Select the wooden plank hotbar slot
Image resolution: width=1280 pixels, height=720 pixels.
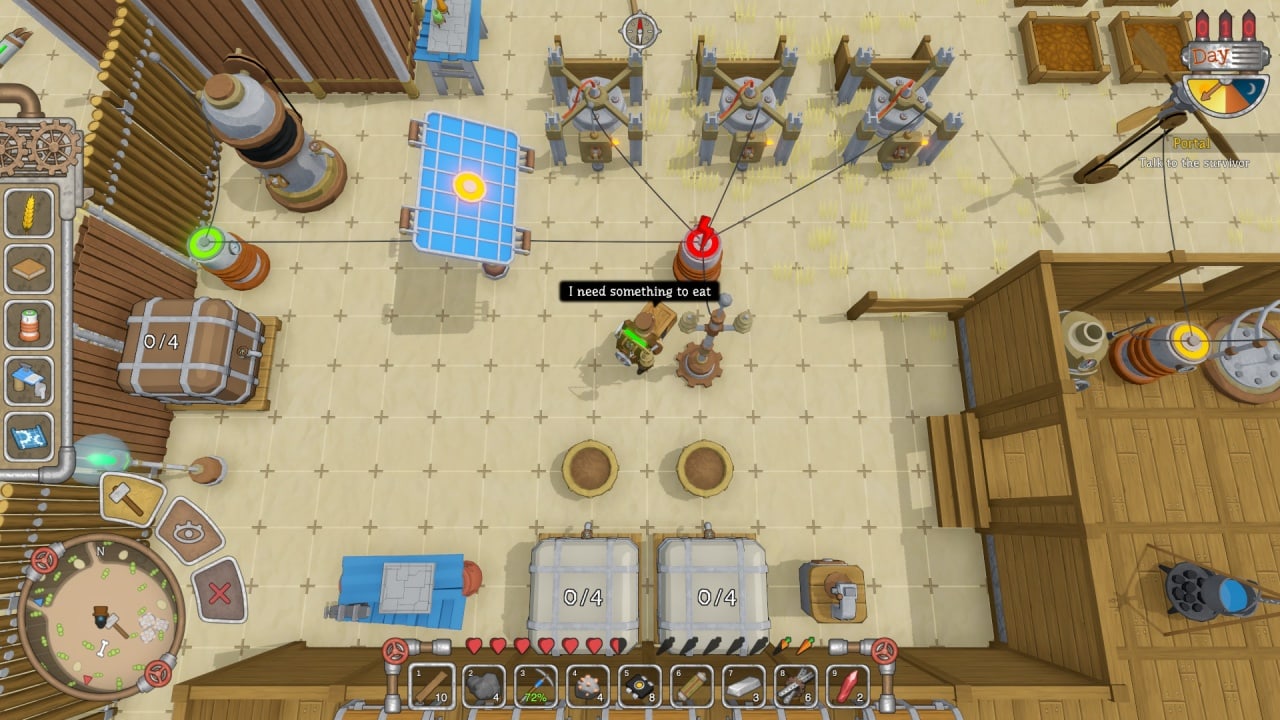(x=432, y=686)
